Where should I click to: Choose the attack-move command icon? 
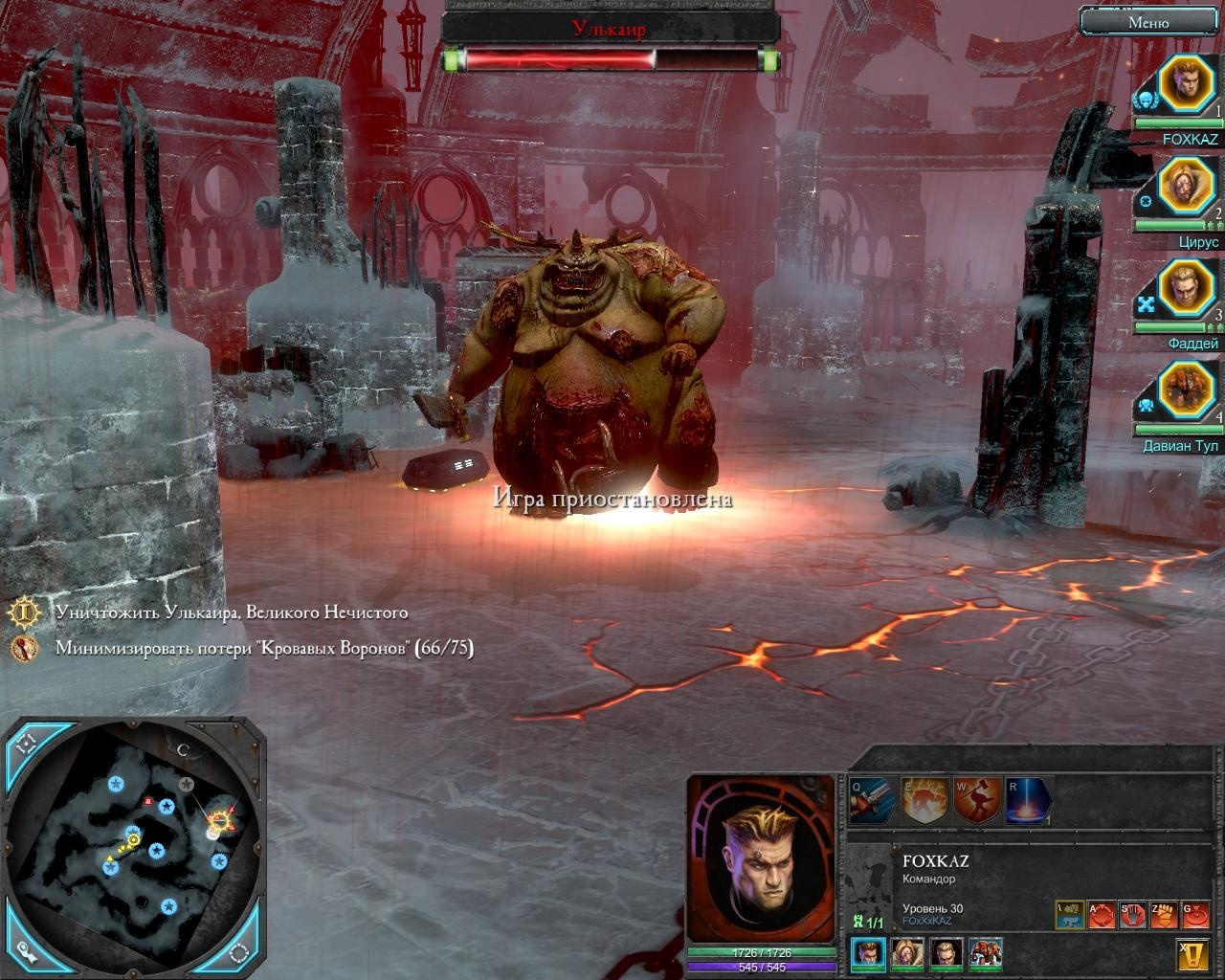tap(1102, 915)
